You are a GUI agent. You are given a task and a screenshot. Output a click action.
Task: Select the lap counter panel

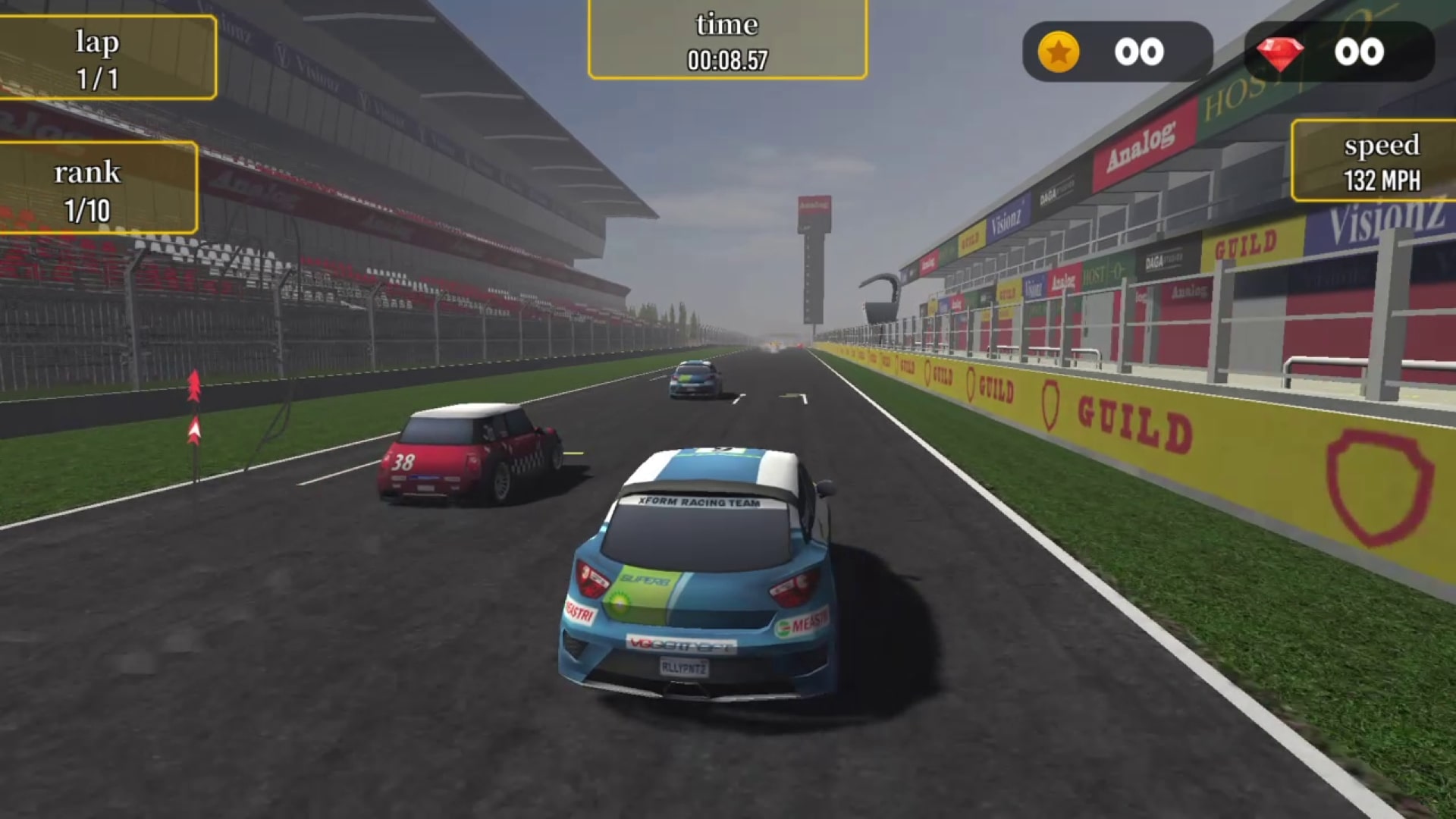point(99,57)
